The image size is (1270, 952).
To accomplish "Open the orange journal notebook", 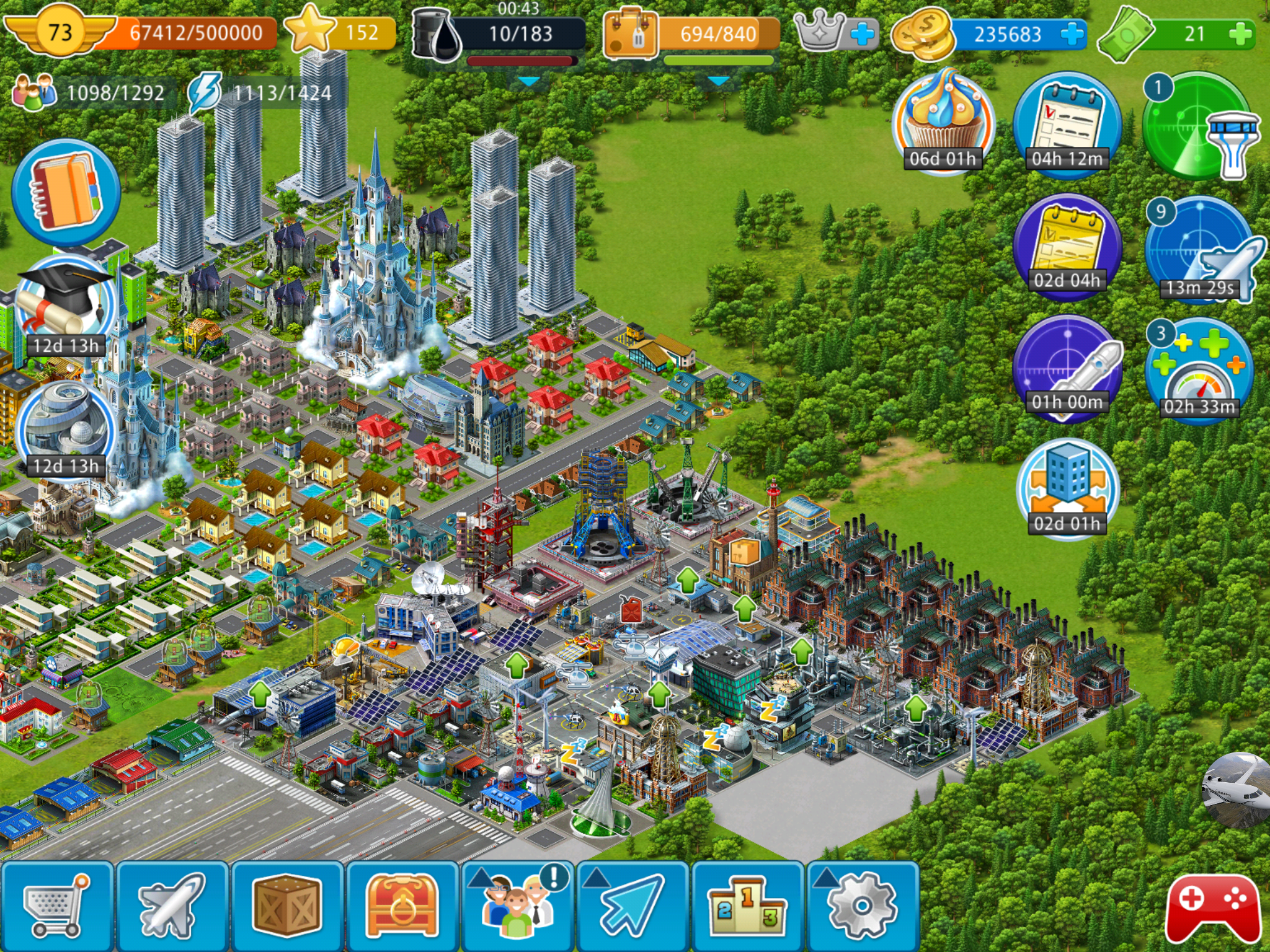I will [x=66, y=192].
